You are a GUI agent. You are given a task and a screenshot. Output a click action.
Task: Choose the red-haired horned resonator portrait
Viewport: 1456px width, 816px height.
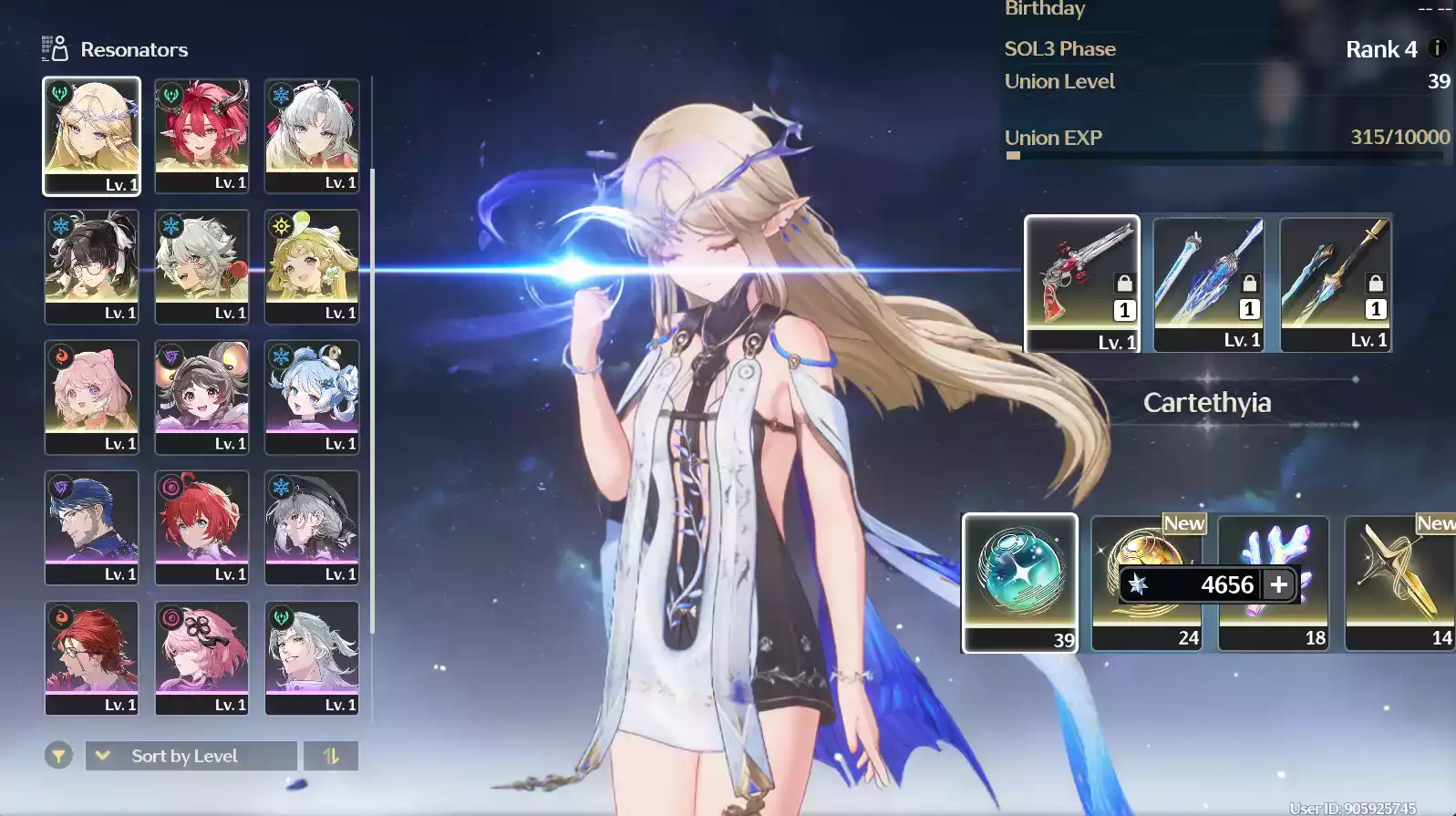201,135
